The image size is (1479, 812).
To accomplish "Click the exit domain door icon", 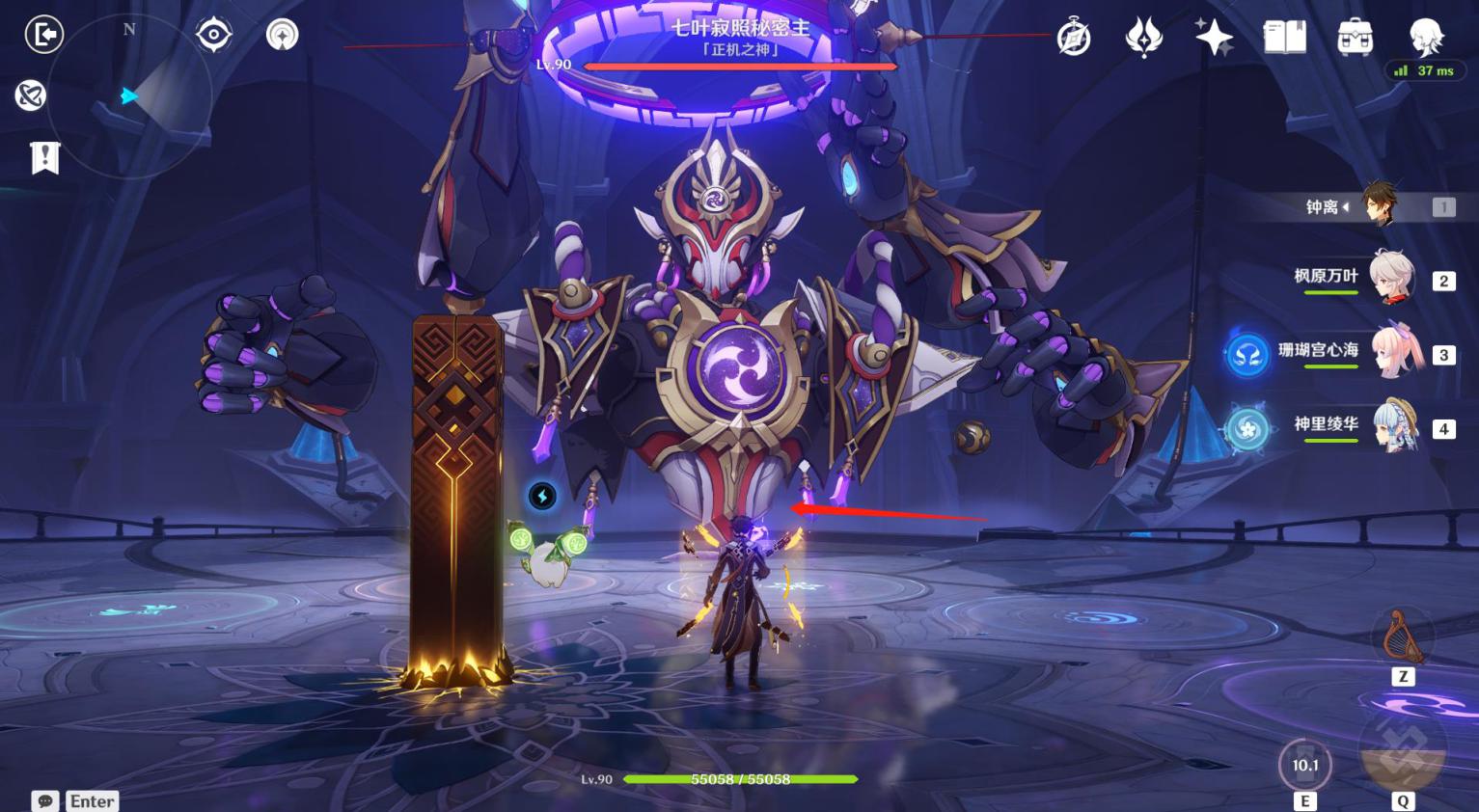I will (x=43, y=36).
